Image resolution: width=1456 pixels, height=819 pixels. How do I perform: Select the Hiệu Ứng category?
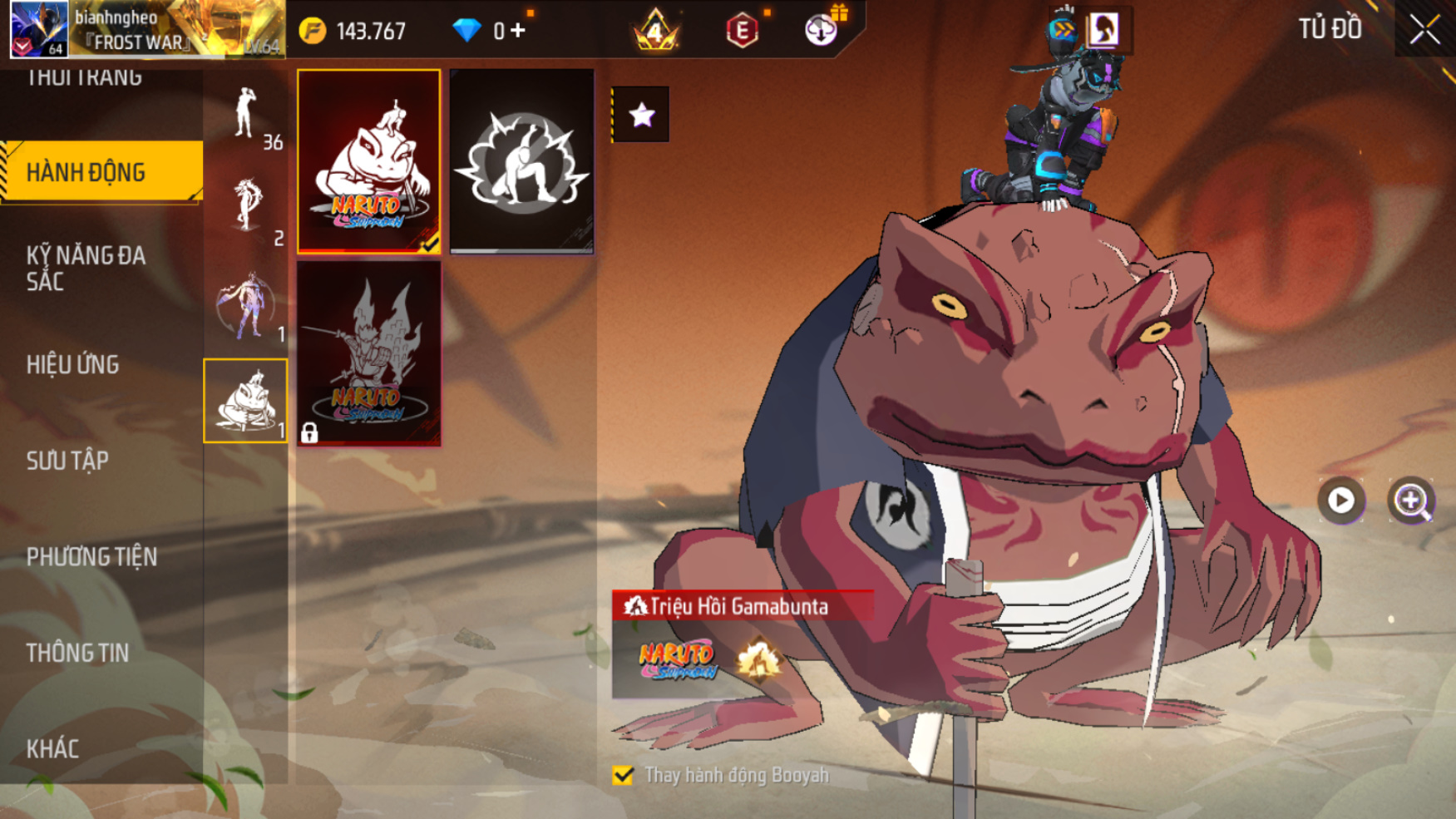click(x=73, y=364)
